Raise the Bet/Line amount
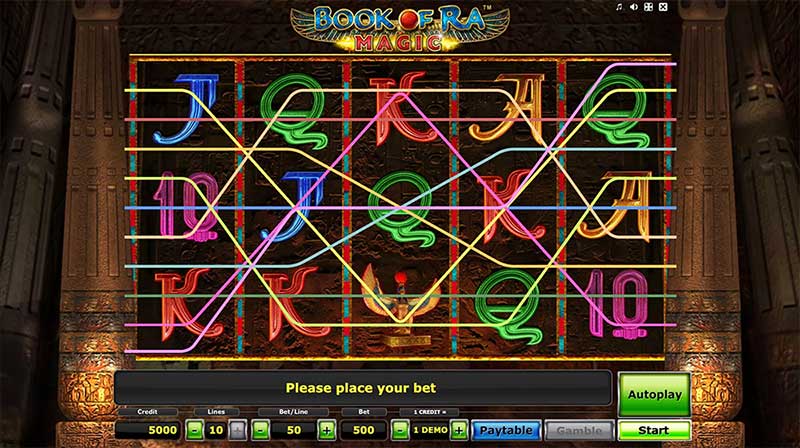Viewport: 800px width, 448px height. click(x=326, y=431)
